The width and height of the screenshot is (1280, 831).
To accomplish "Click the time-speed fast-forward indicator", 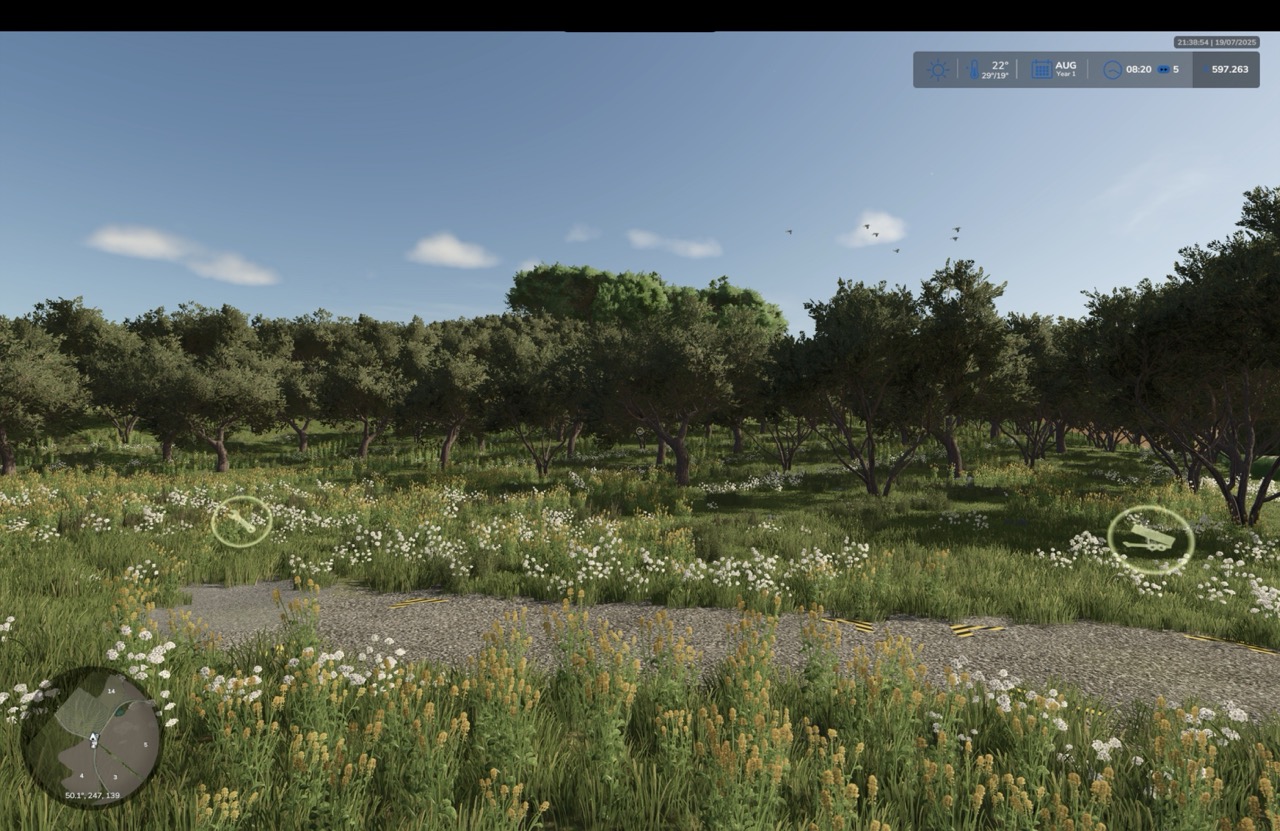I will [x=1164, y=70].
